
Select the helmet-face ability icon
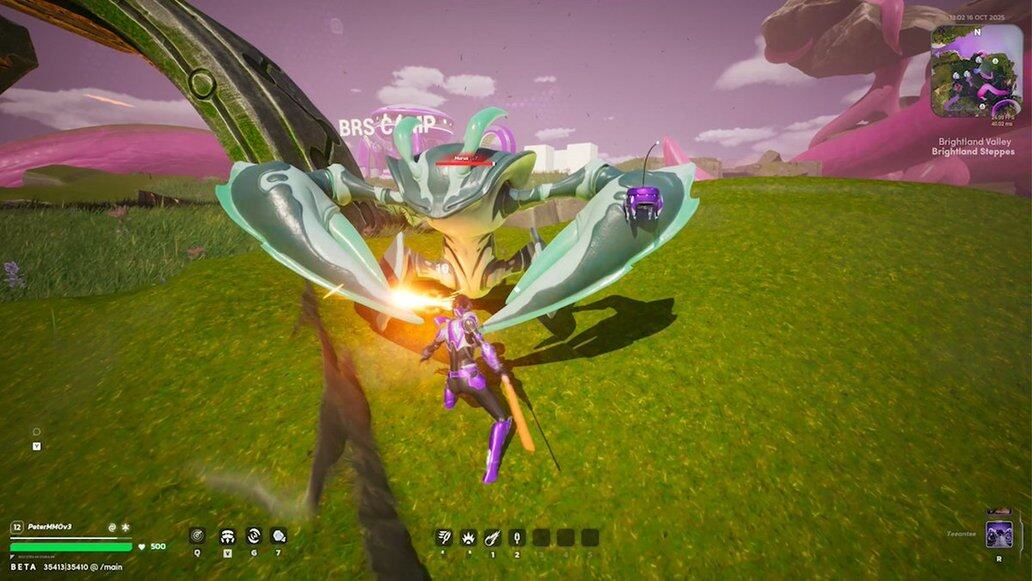coord(227,536)
